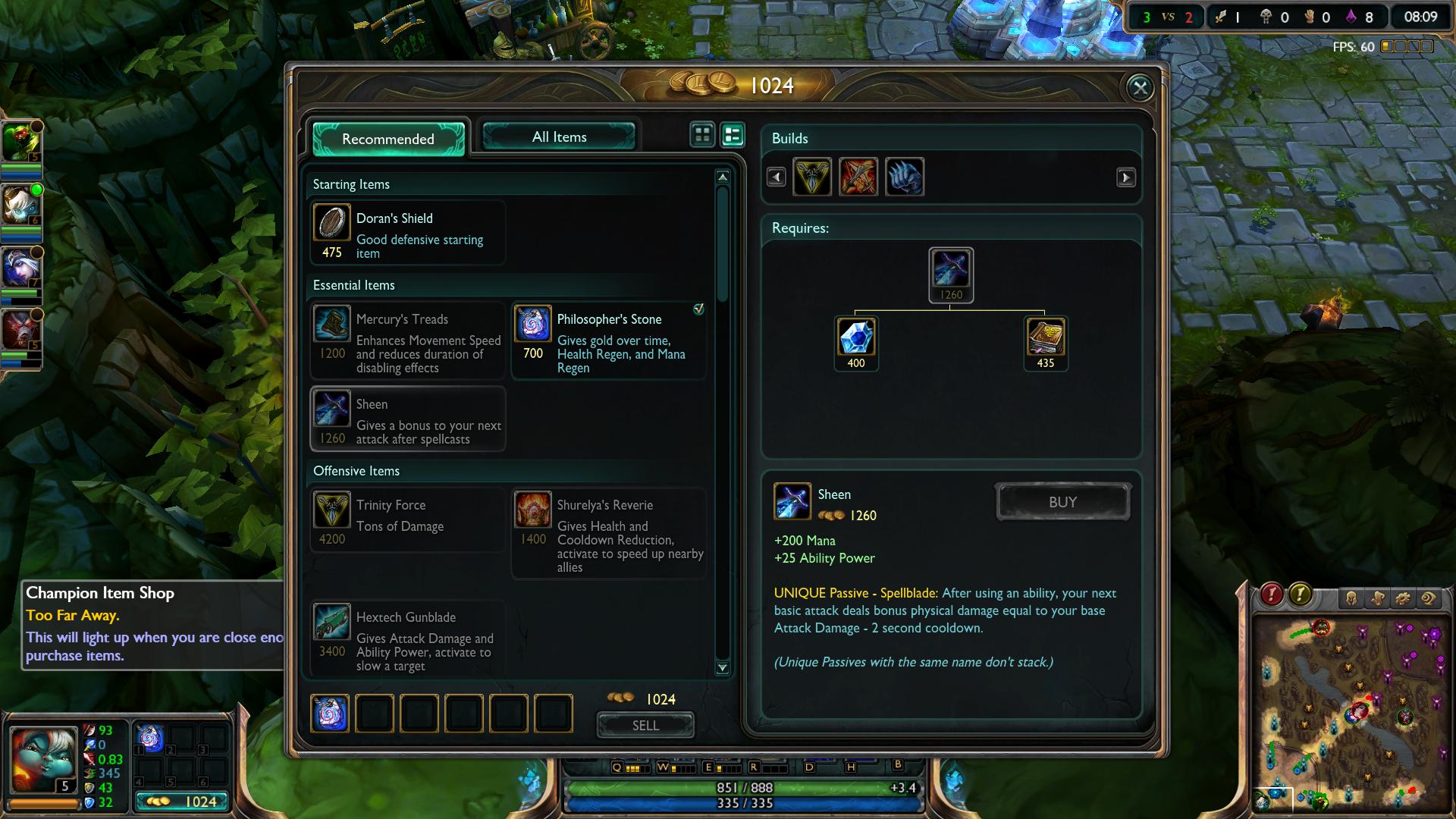Select the Recommended tab
Screen dimensions: 1456x819
click(388, 139)
